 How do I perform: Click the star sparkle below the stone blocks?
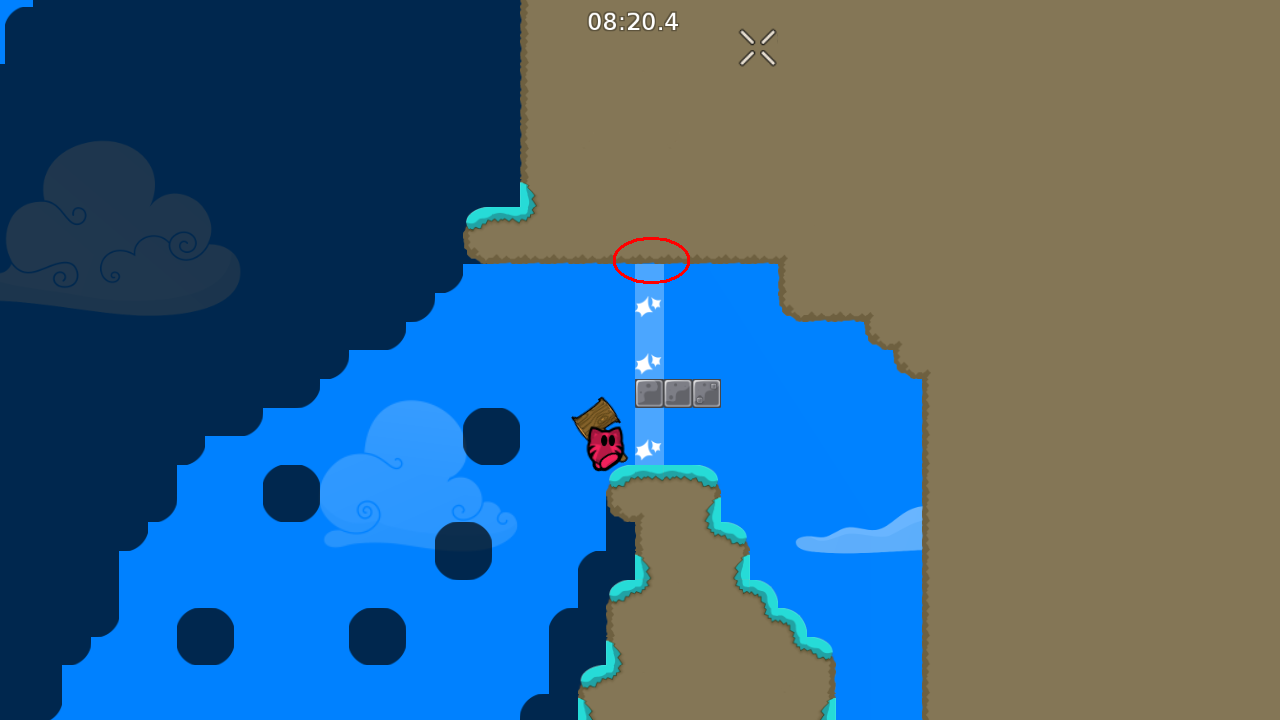point(646,451)
